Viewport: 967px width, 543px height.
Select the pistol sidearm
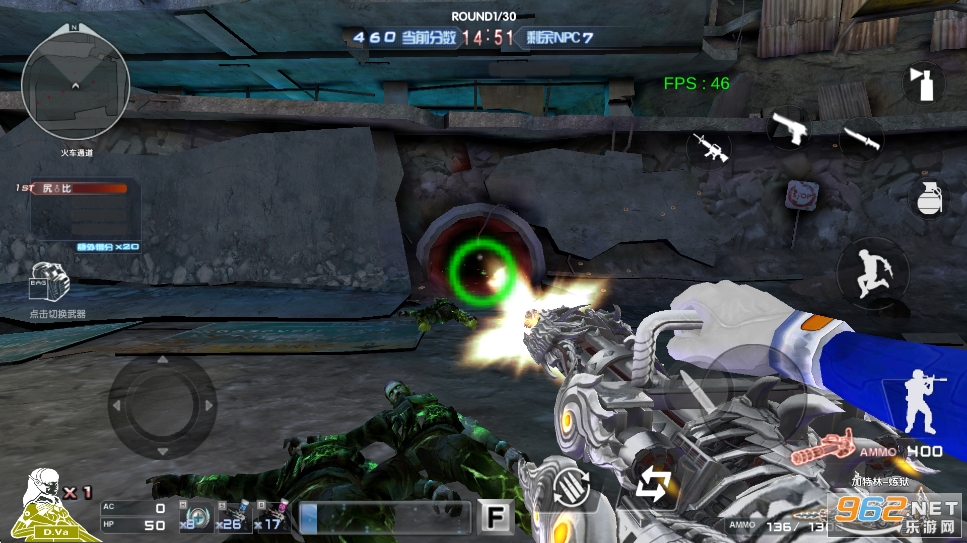[x=787, y=128]
